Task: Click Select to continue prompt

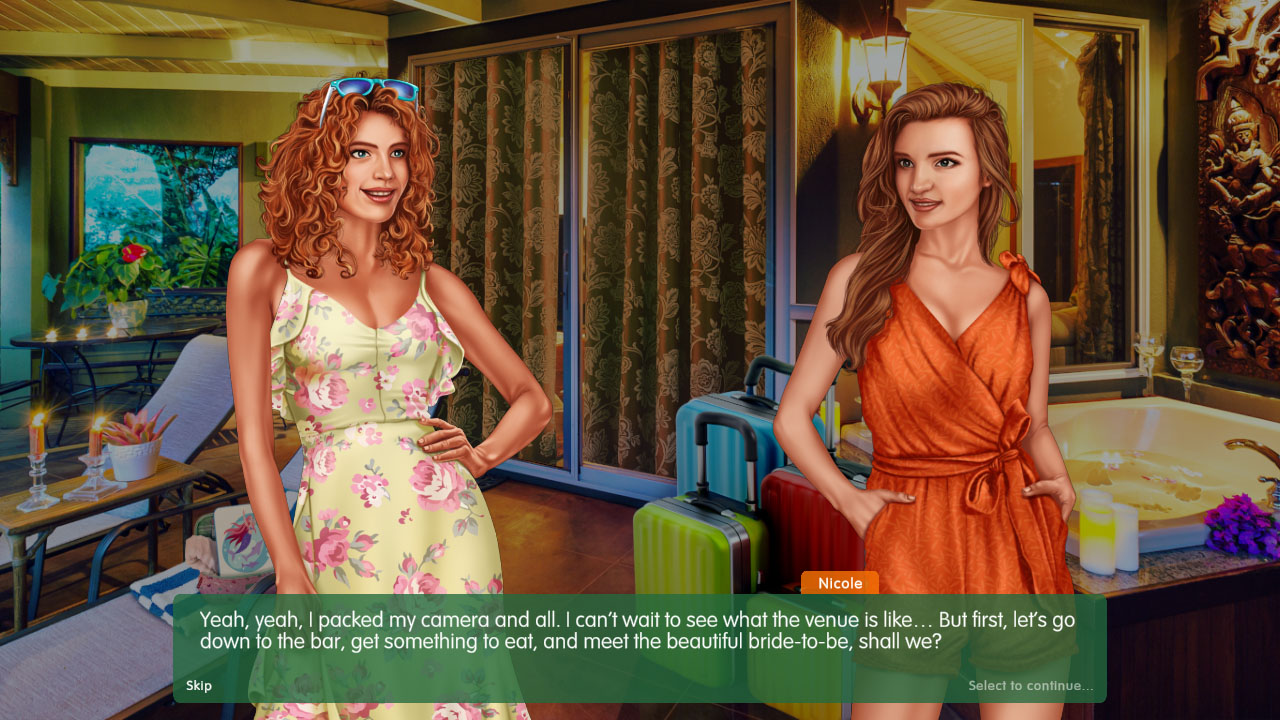Action: click(x=1031, y=686)
